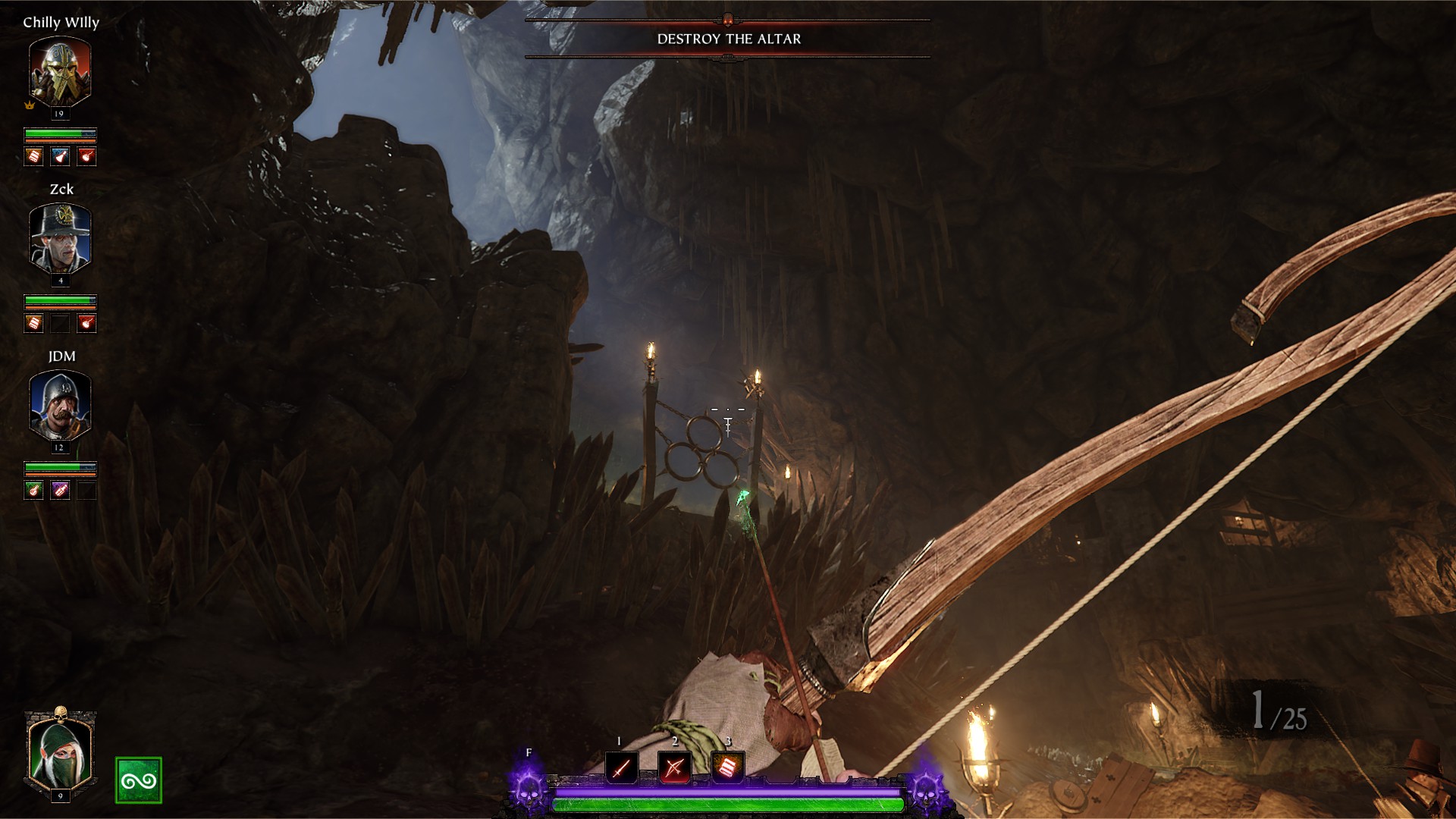Activate the purple skull career skill

click(x=529, y=789)
